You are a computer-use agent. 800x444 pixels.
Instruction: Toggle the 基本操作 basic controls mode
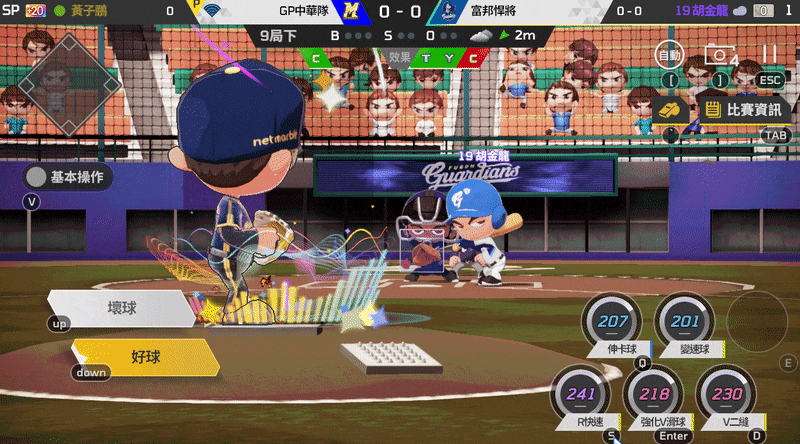(x=68, y=177)
